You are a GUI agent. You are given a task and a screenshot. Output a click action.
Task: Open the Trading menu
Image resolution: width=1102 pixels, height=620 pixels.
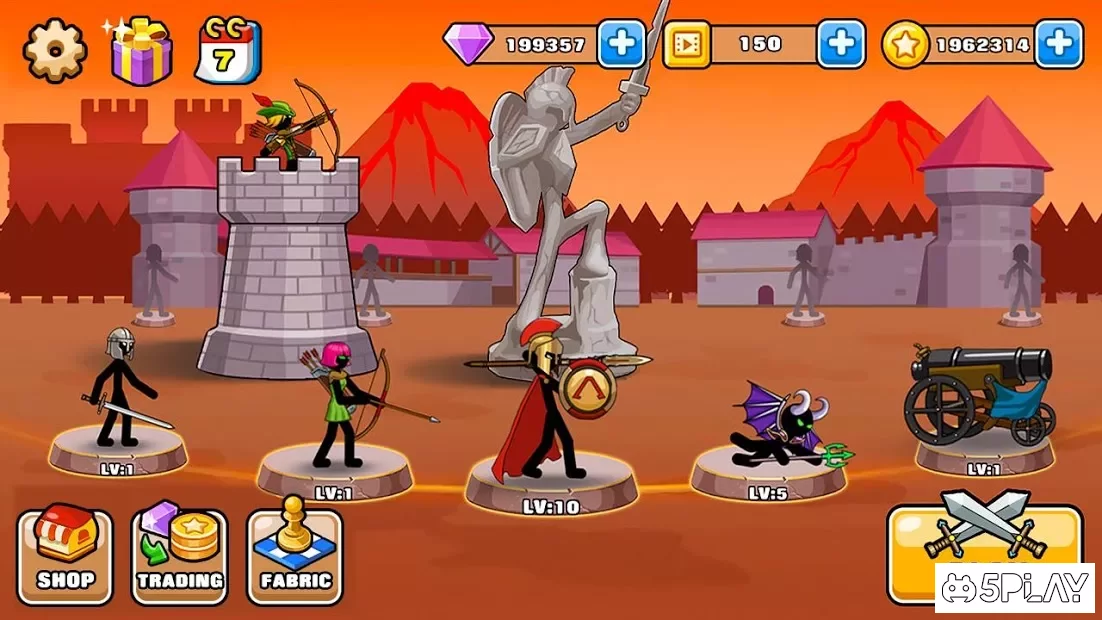click(x=180, y=555)
